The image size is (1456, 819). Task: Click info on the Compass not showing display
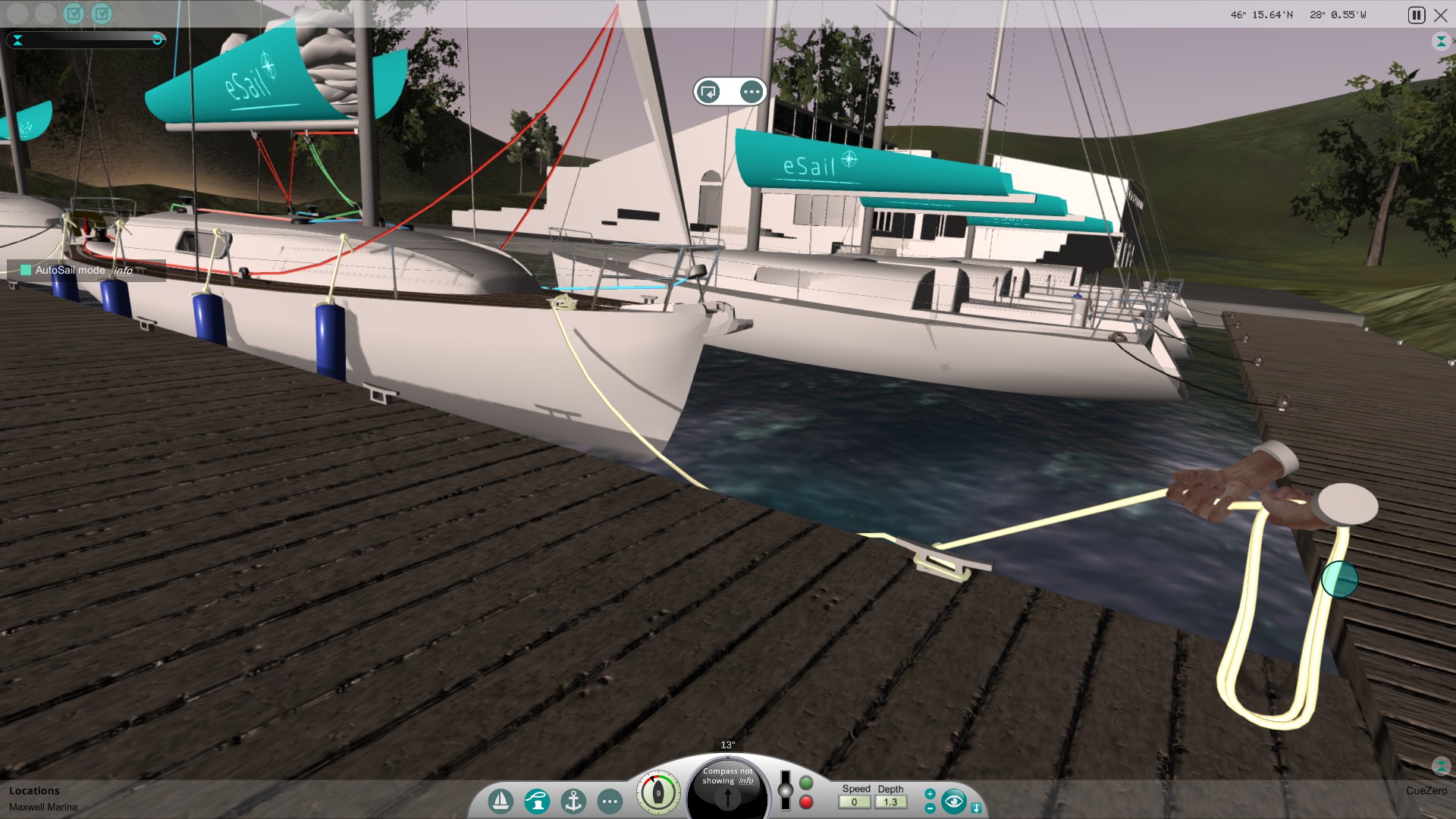coord(745,781)
